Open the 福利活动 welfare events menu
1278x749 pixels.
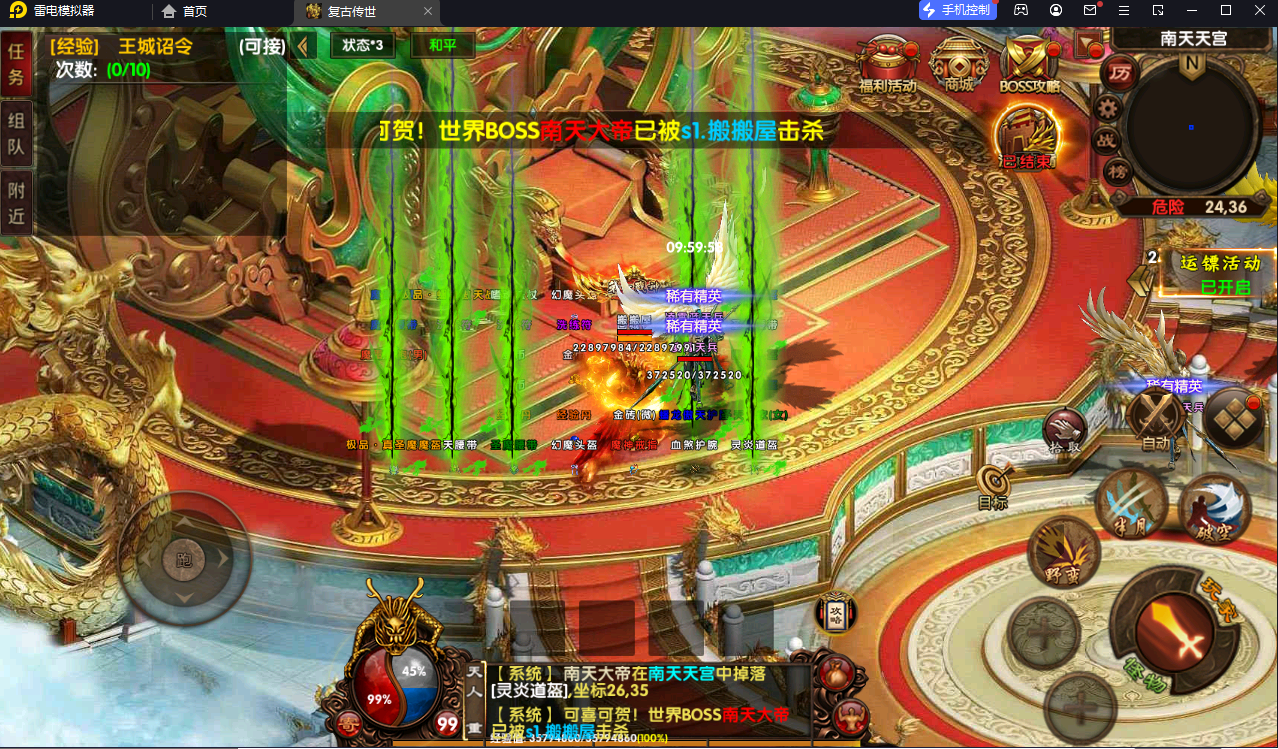pos(887,63)
